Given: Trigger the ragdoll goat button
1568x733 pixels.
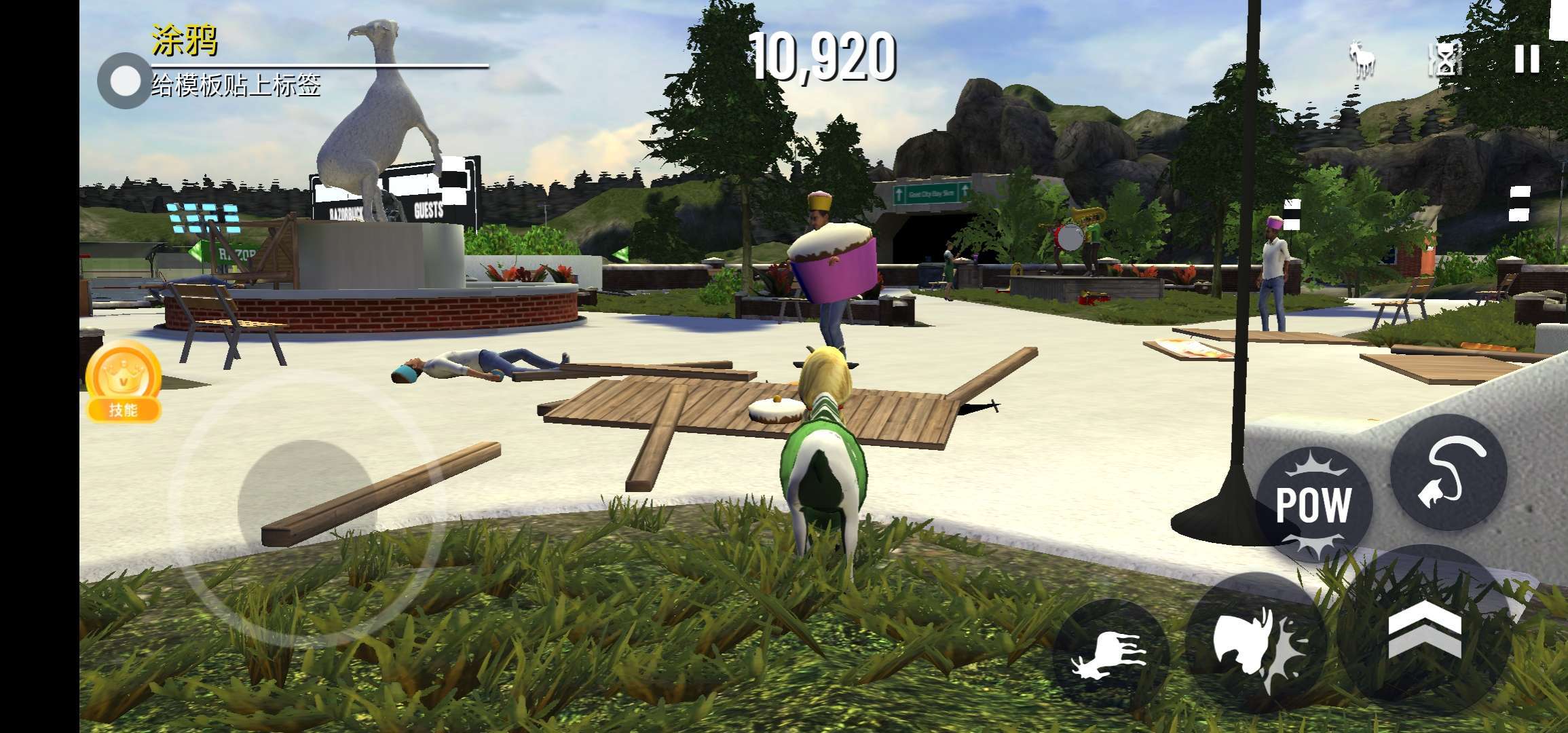Looking at the screenshot, I should [x=1109, y=656].
